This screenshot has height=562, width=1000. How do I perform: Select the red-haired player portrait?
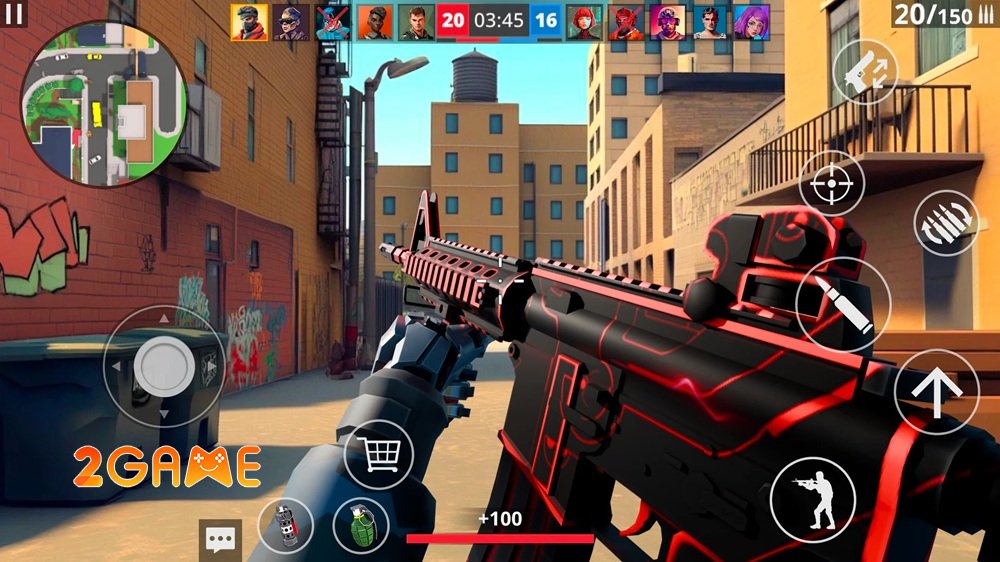[x=584, y=22]
